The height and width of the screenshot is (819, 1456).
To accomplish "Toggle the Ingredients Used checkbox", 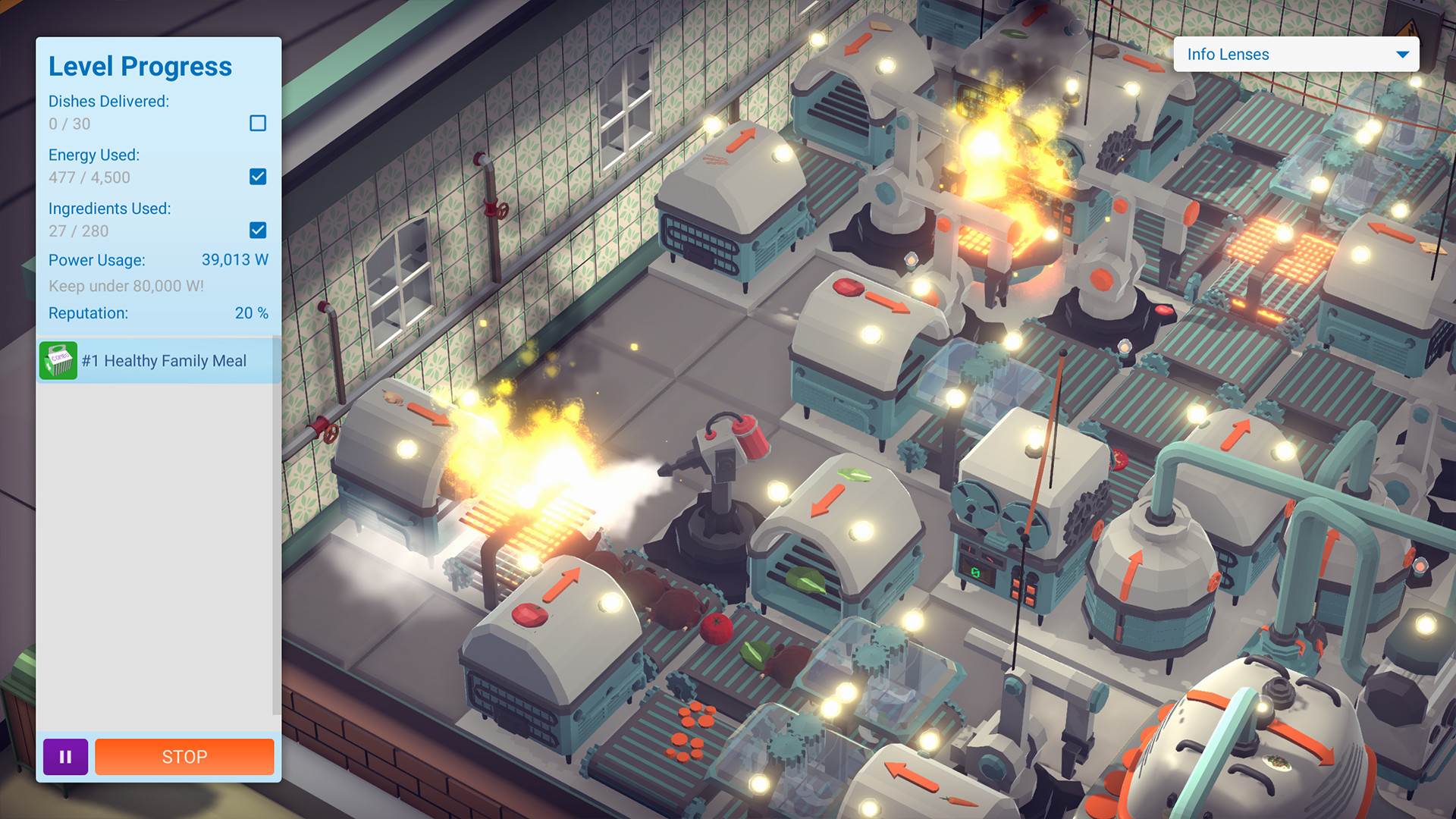I will [x=259, y=230].
